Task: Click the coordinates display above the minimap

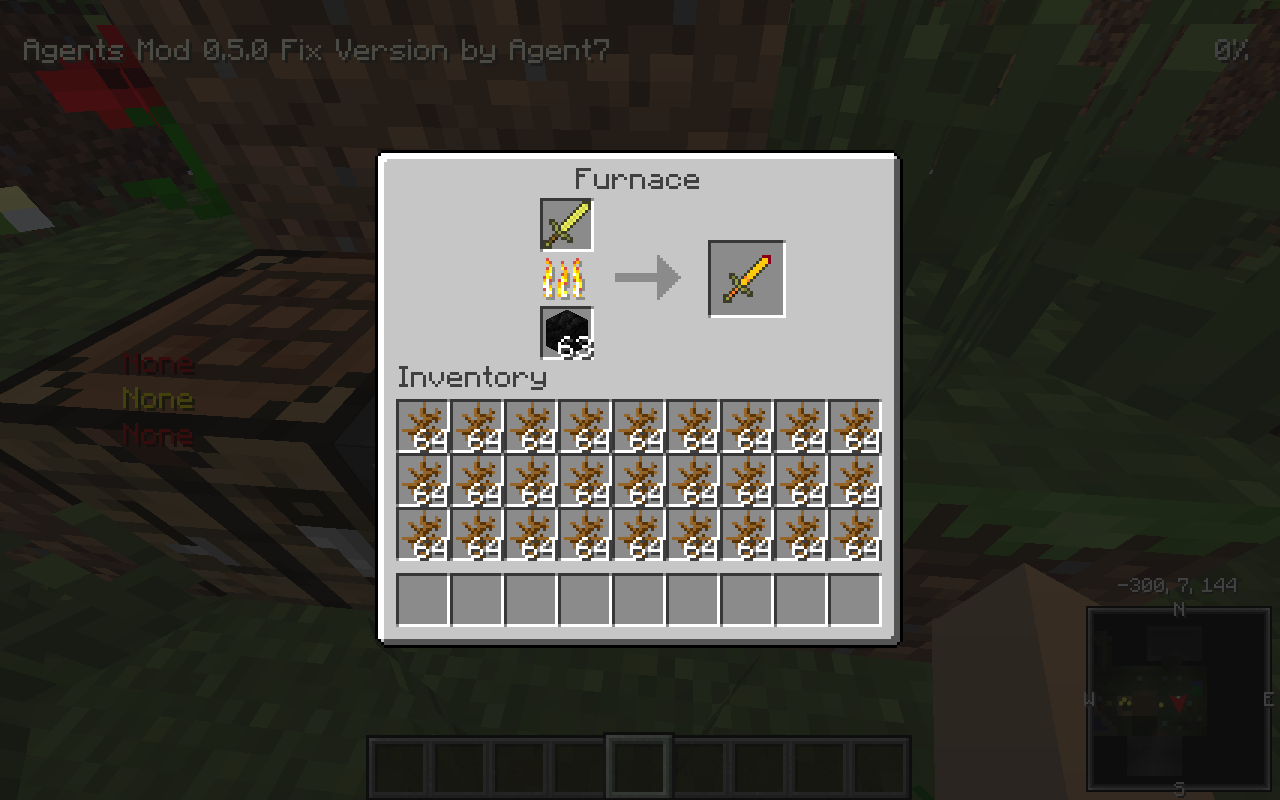Action: 1178,586
